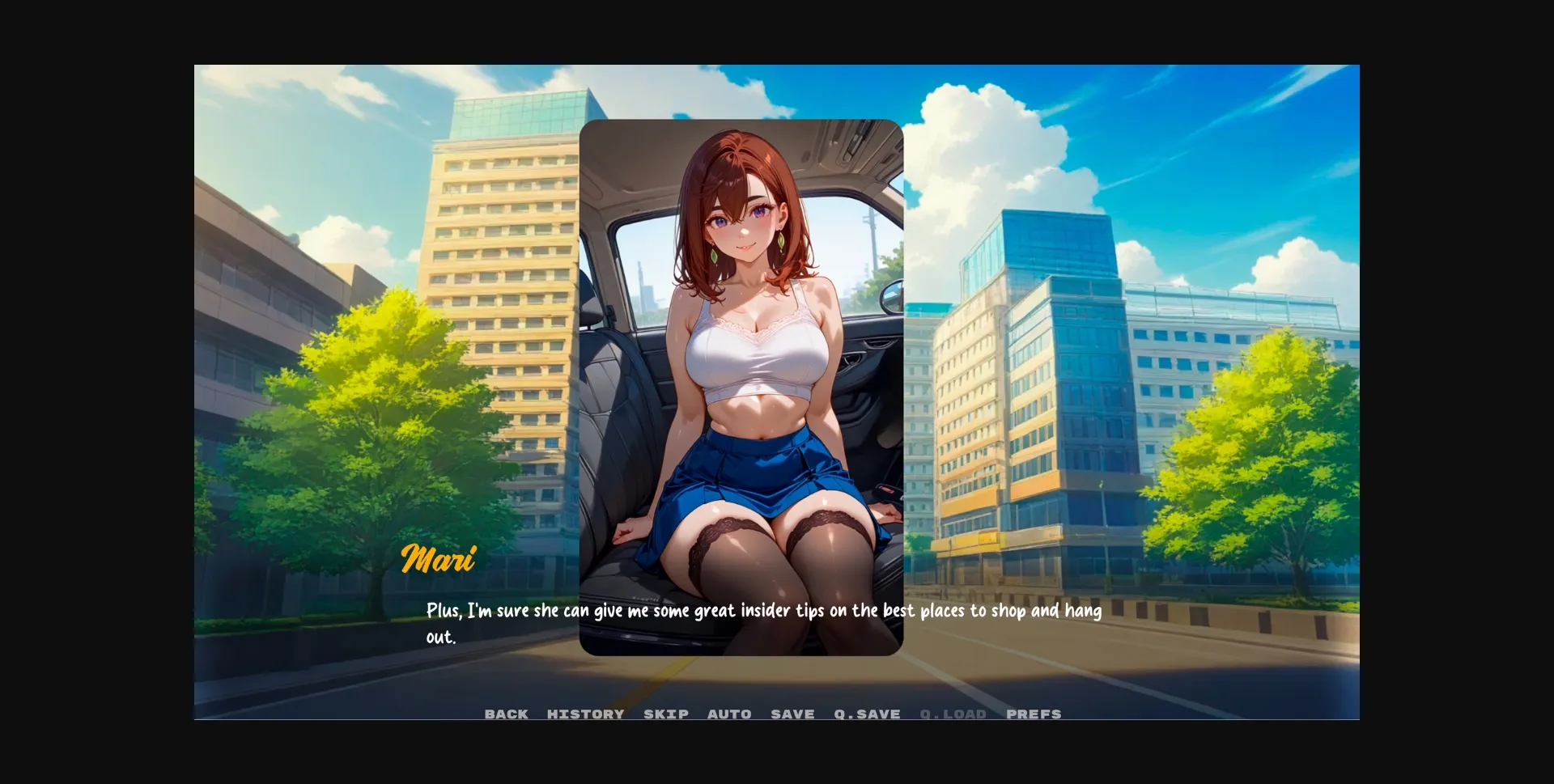Access settings through the PREFS label

1034,714
